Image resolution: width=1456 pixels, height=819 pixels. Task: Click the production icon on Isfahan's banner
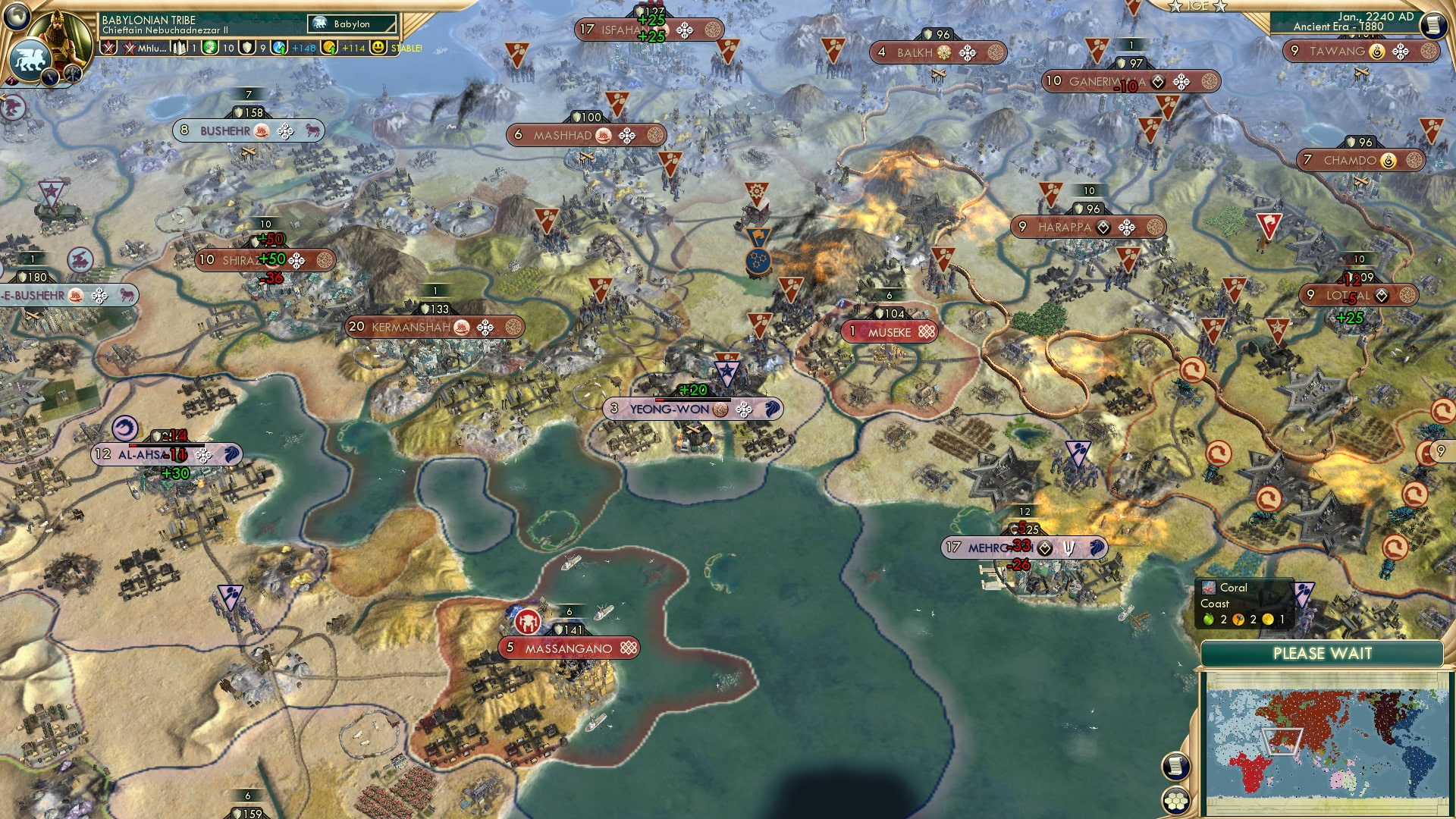[685, 30]
